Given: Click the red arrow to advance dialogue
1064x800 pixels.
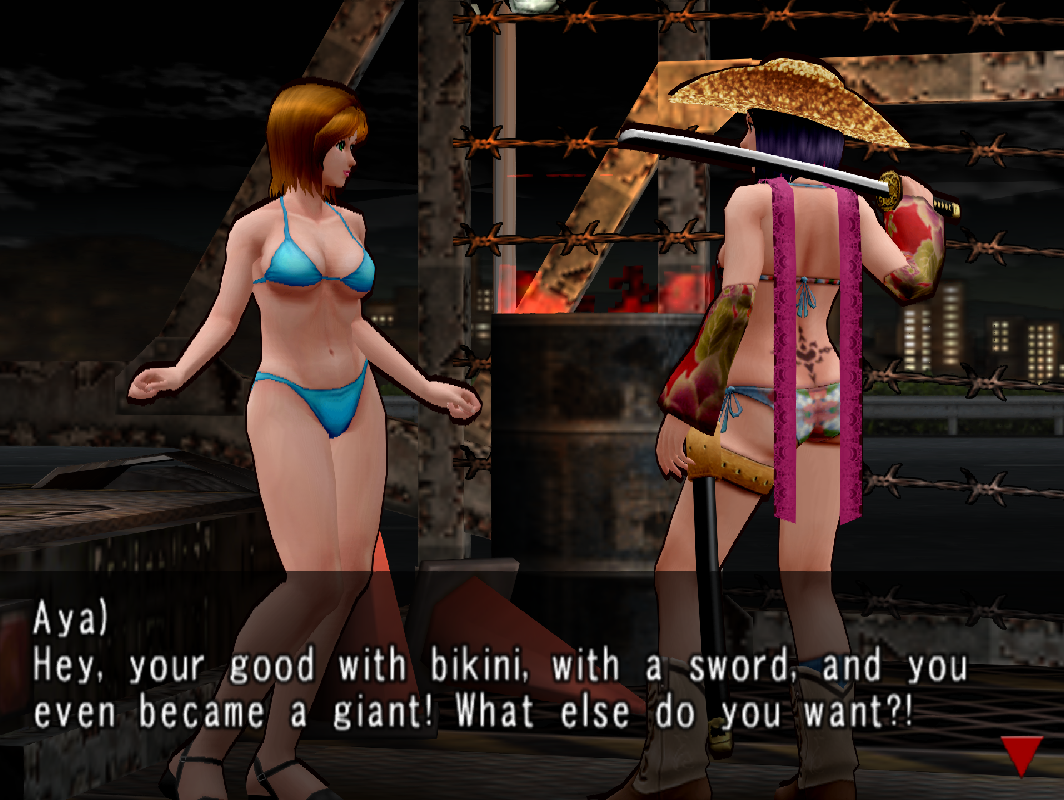Looking at the screenshot, I should 1021,754.
